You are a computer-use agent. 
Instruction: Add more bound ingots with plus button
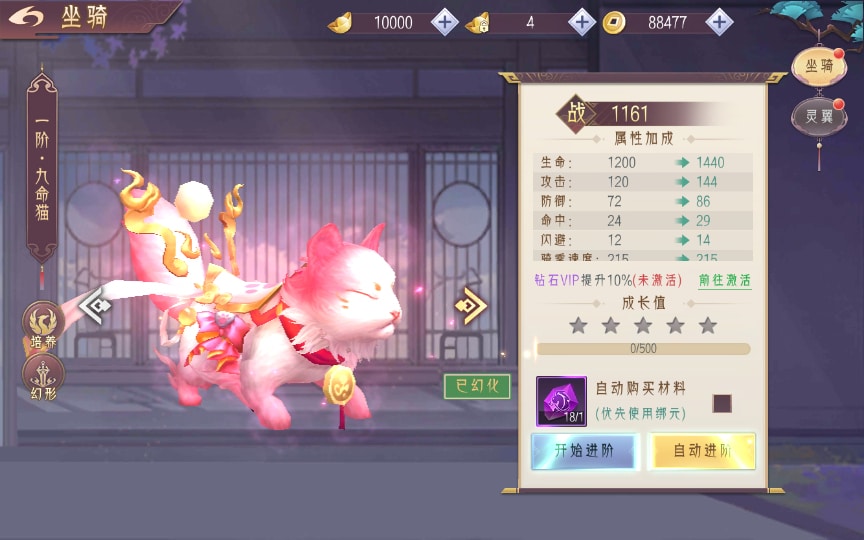pos(581,22)
